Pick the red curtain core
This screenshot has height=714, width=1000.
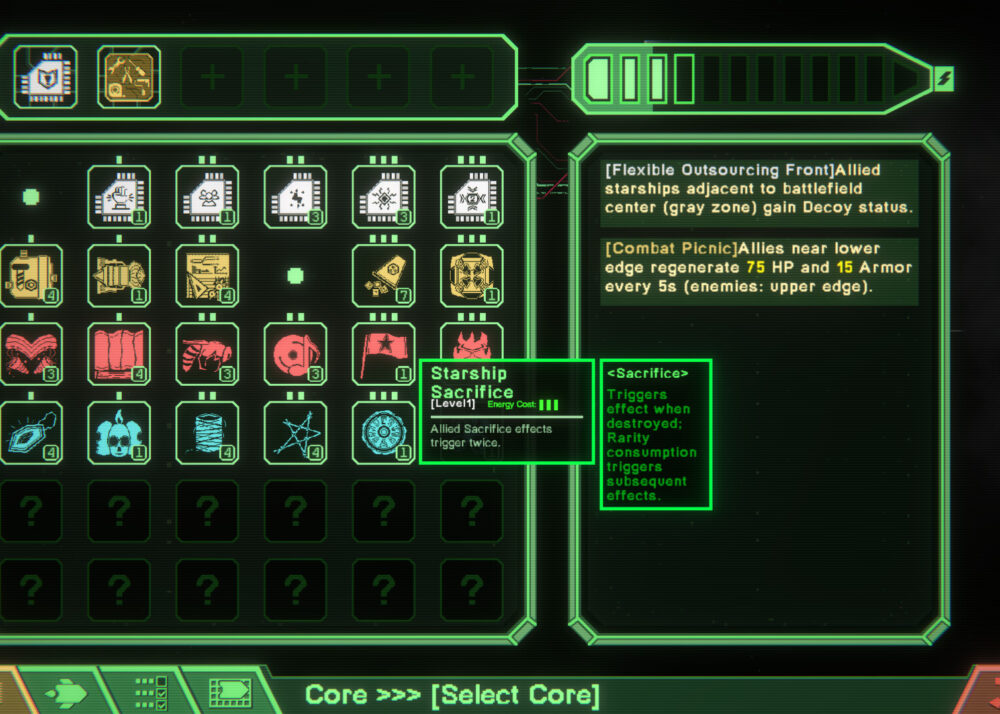119,353
